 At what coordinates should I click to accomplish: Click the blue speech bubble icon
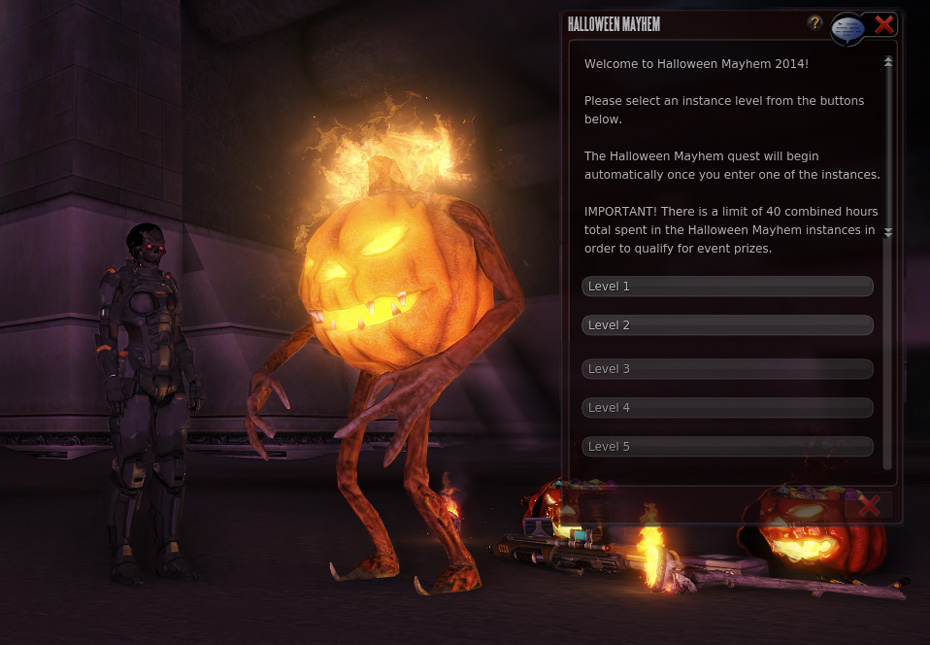coord(847,30)
